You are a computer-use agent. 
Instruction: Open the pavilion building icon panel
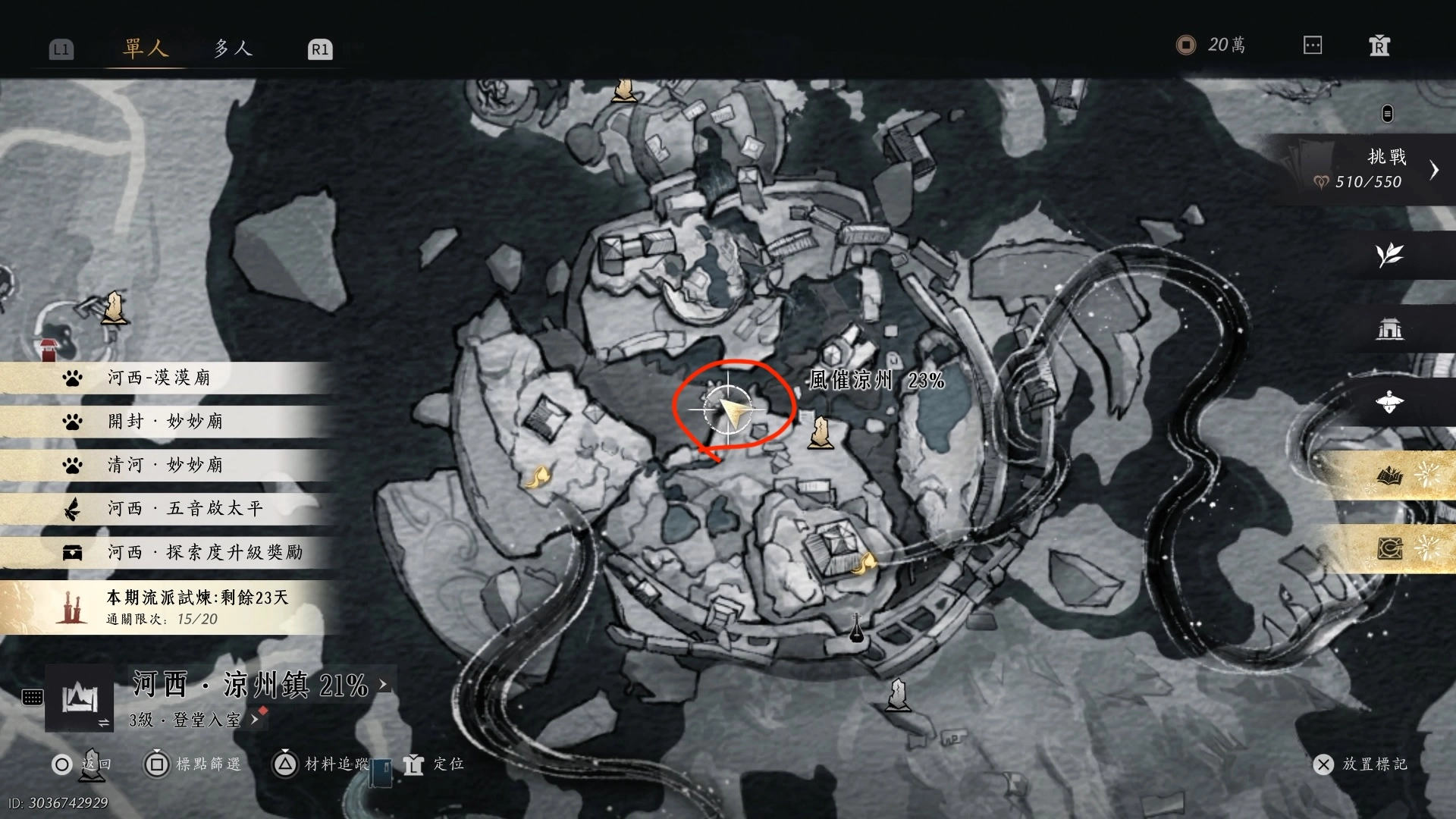[x=1389, y=328]
